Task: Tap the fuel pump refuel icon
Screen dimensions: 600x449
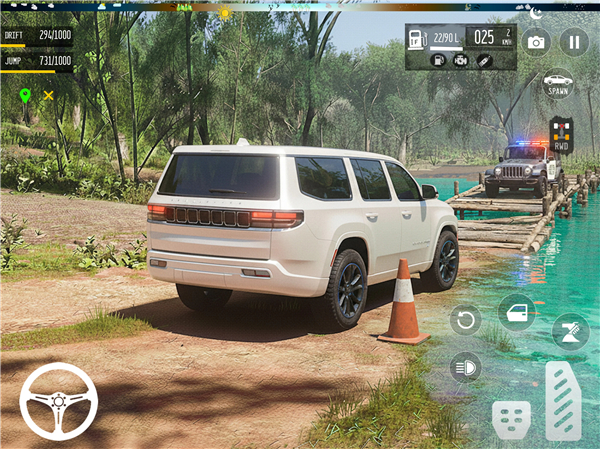Action: pyautogui.click(x=438, y=60)
